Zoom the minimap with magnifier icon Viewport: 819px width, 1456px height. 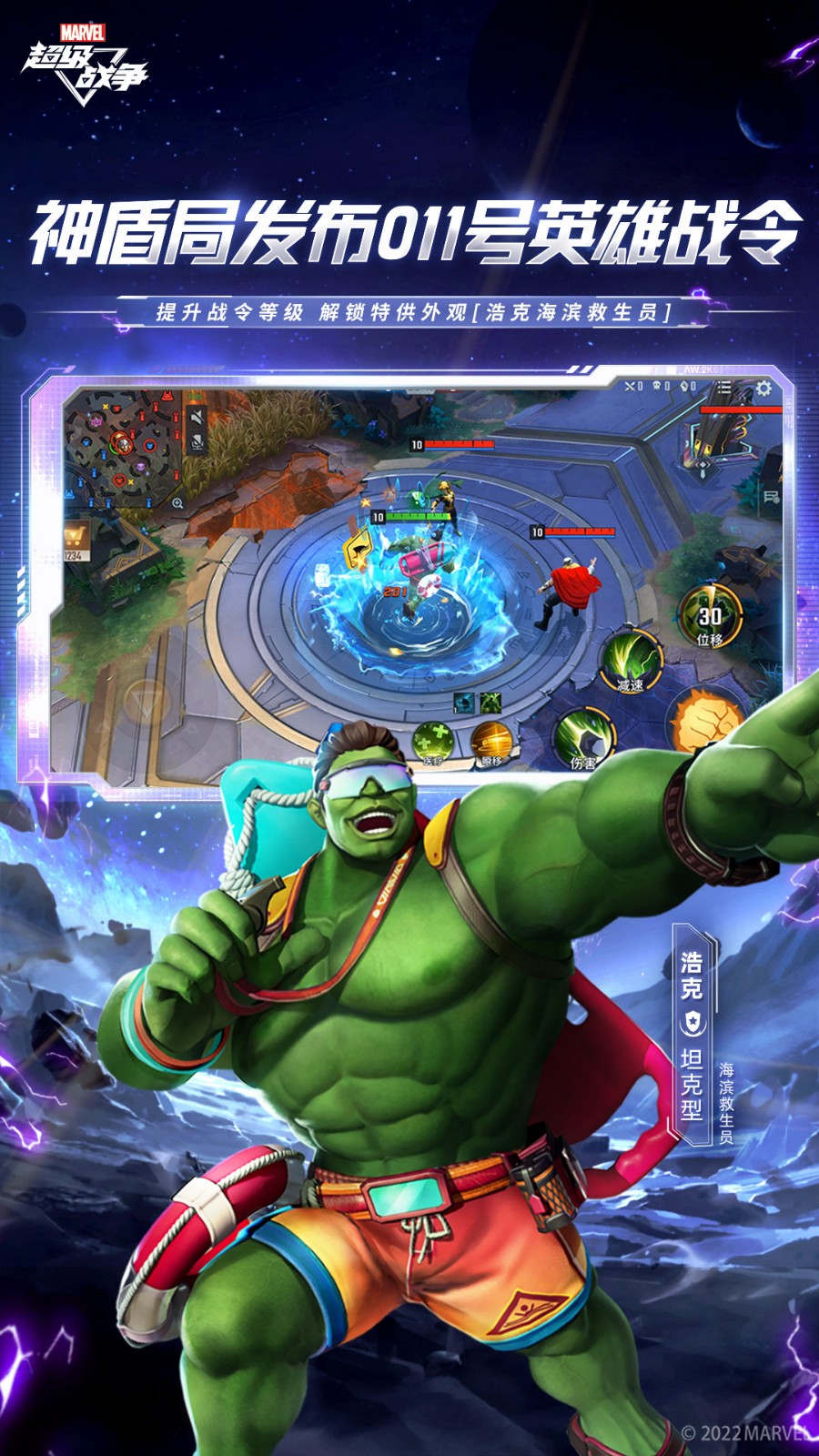177,502
